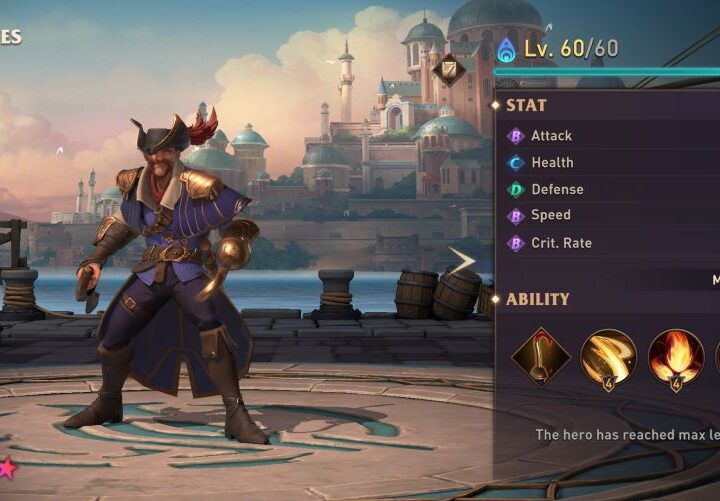View the fire burst ability icon
The width and height of the screenshot is (720, 501).
point(675,357)
